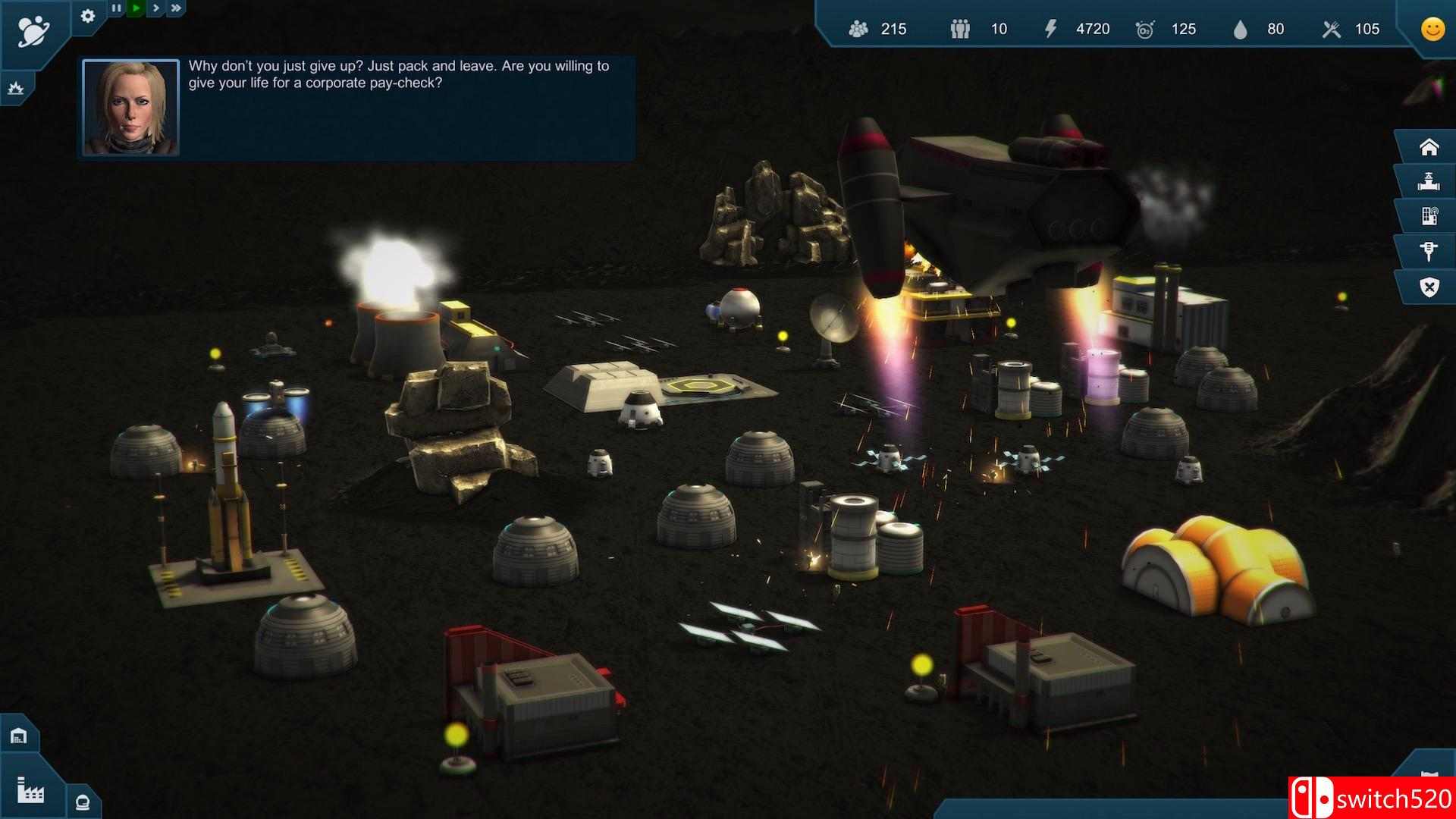1456x819 pixels.
Task: Open the planet overview button
Action: (33, 31)
